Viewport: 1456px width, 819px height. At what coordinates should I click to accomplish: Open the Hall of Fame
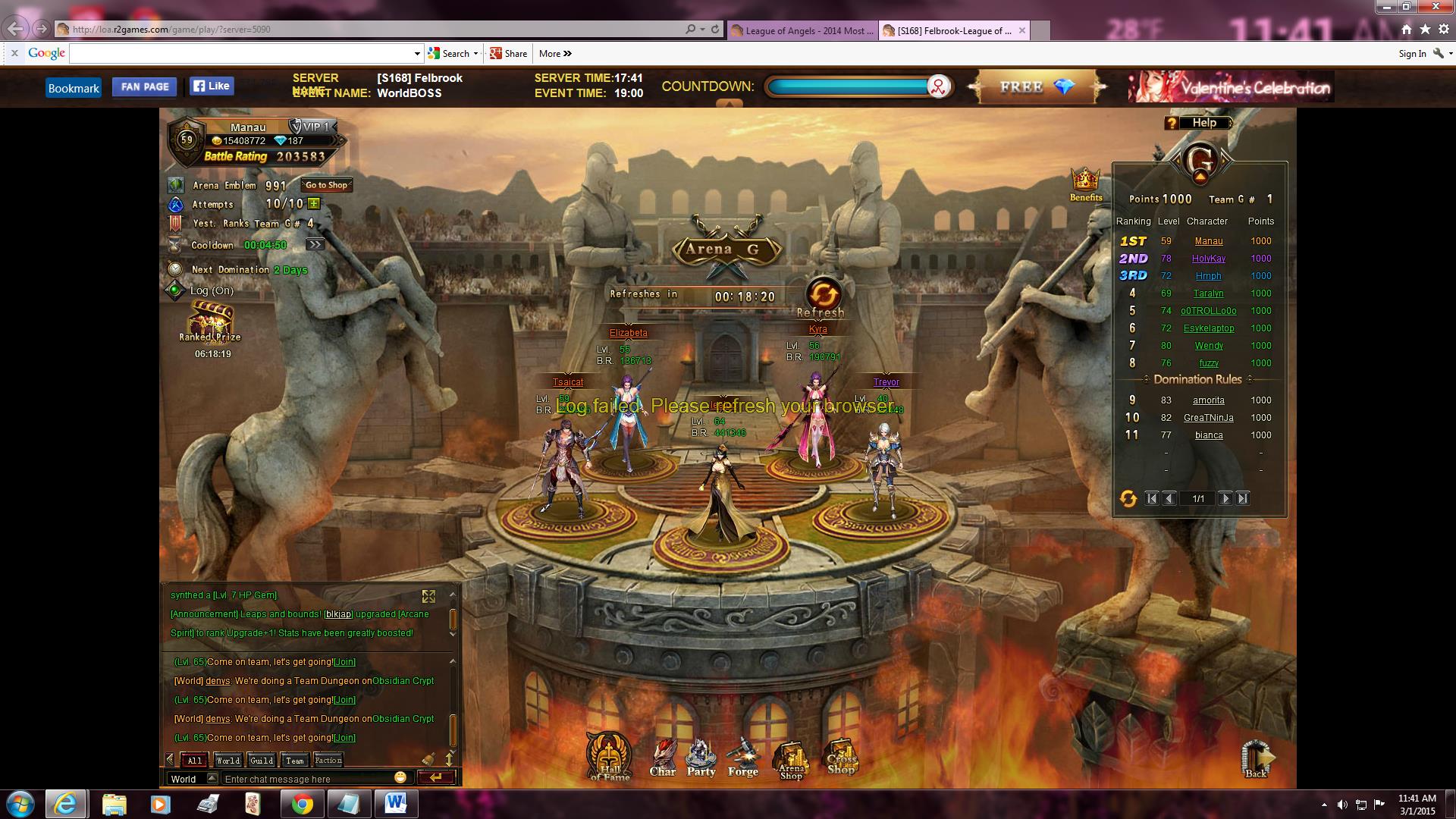(x=609, y=757)
